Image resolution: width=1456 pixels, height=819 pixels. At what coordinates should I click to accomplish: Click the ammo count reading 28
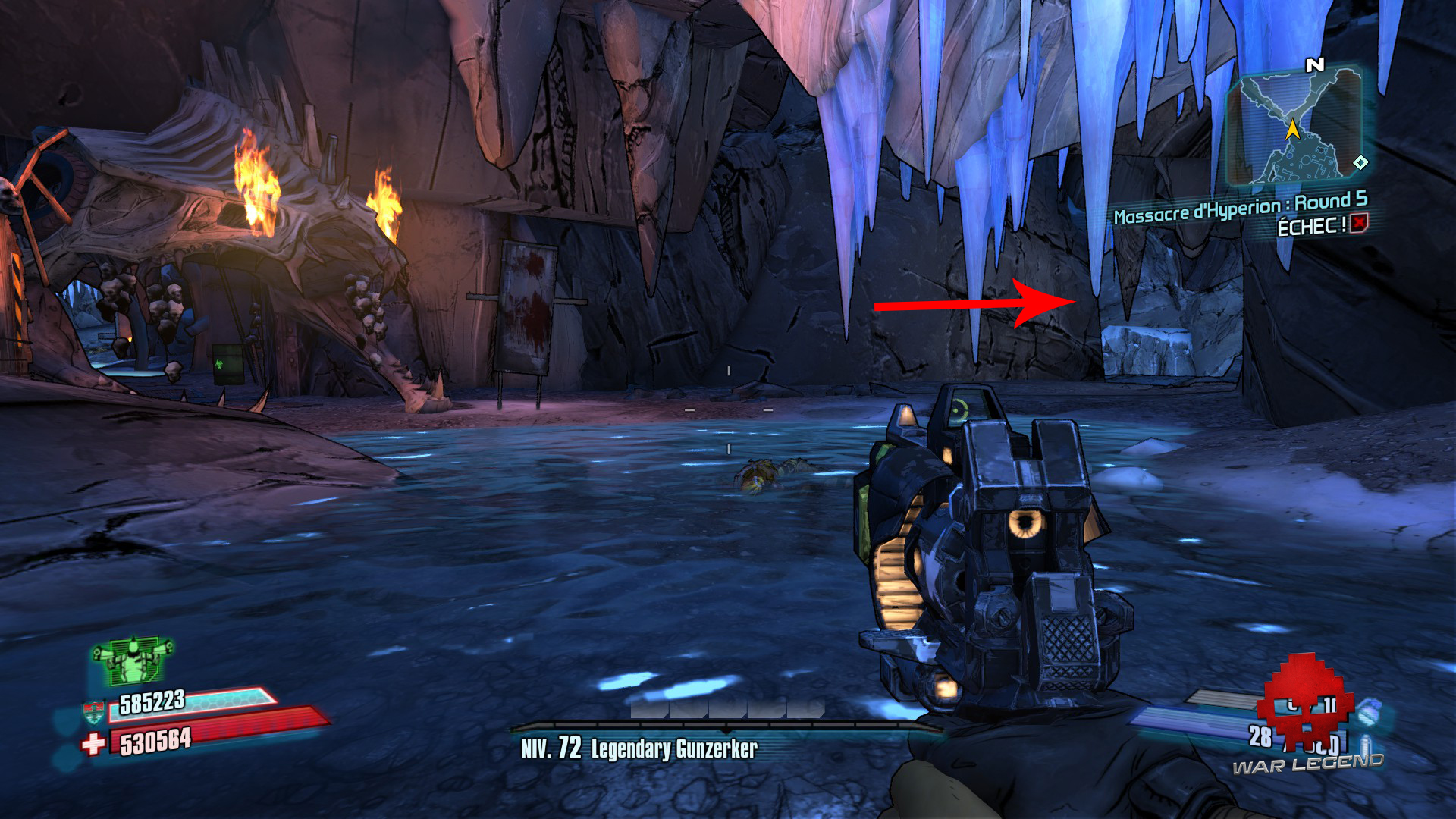1260,736
